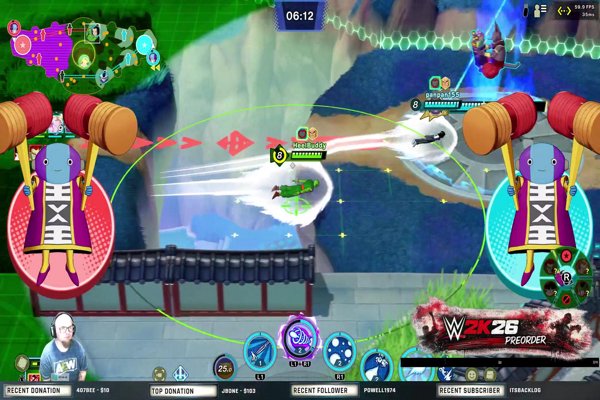The height and width of the screenshot is (400, 600).
Task: Select the orange 25 item icon
Action: pos(223,368)
